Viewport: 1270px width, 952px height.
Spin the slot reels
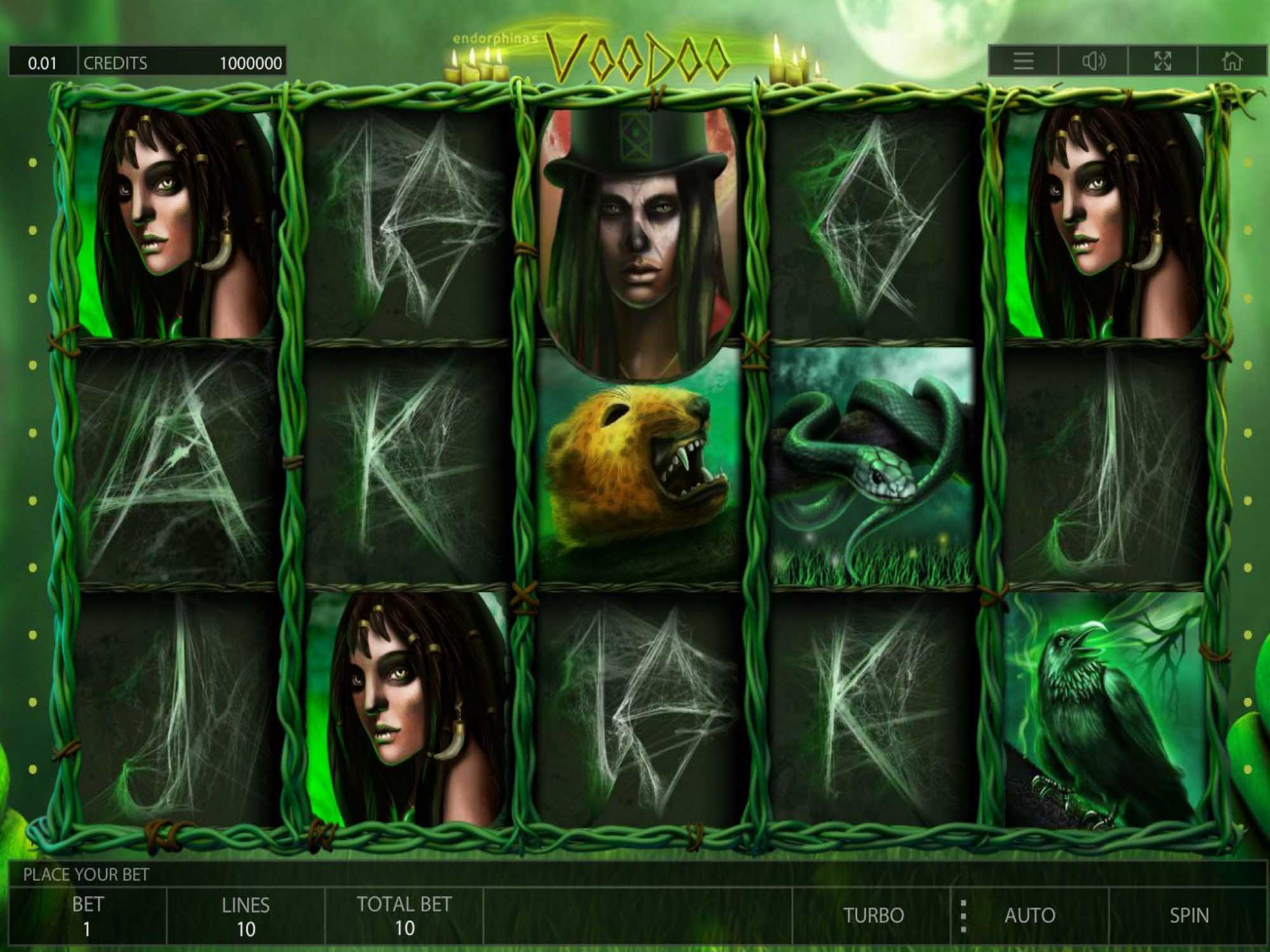[x=1189, y=915]
